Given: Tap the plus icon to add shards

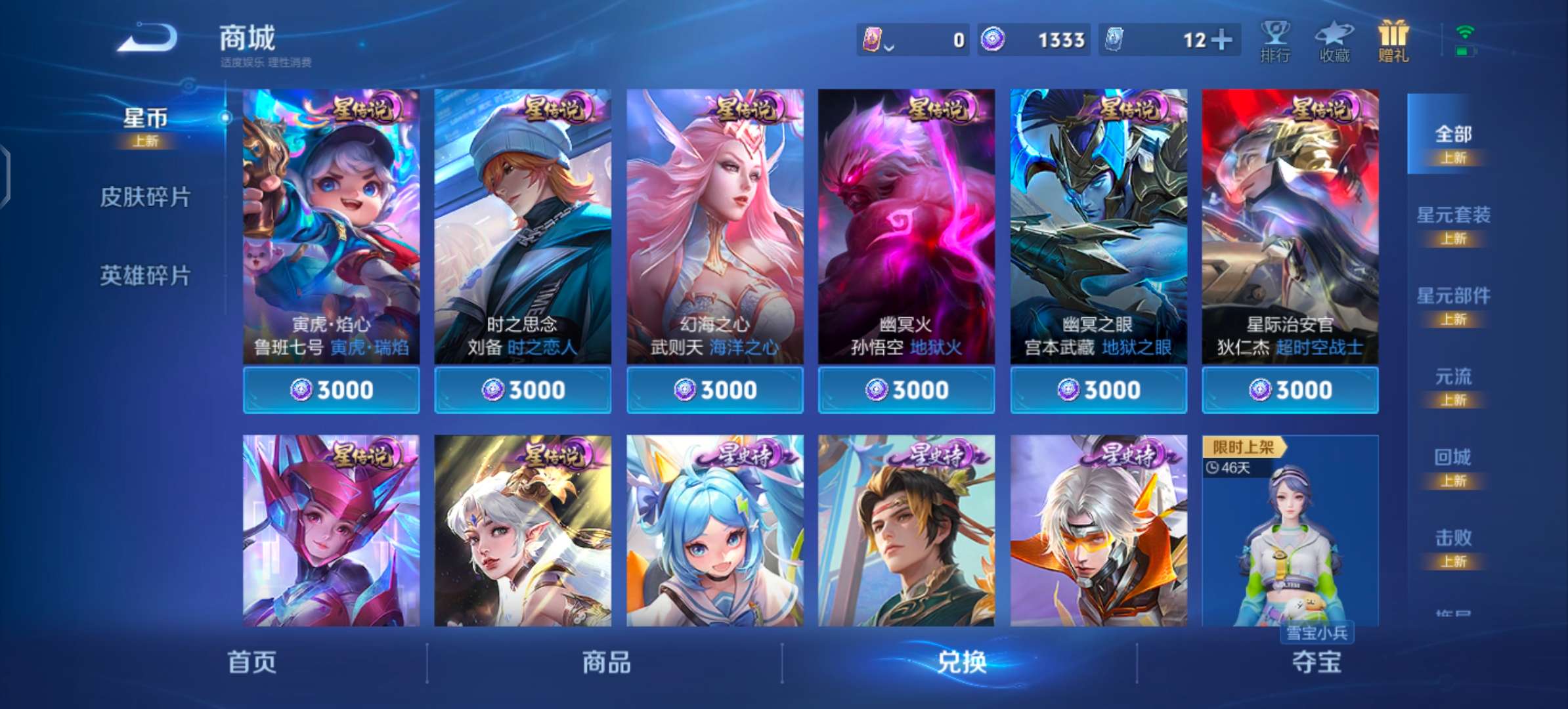Looking at the screenshot, I should click(x=1223, y=39).
